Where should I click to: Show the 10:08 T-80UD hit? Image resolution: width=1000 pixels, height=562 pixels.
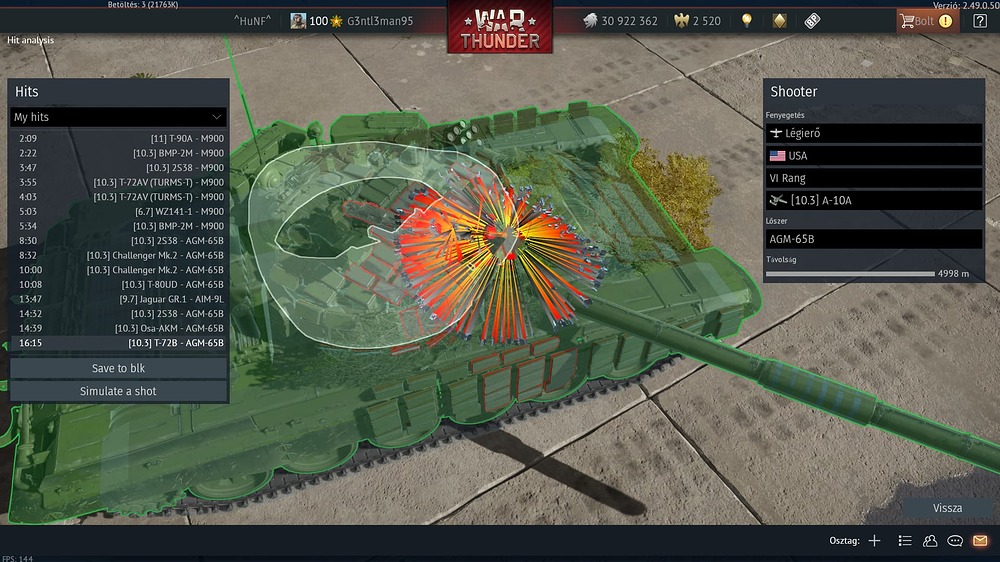[x=118, y=284]
